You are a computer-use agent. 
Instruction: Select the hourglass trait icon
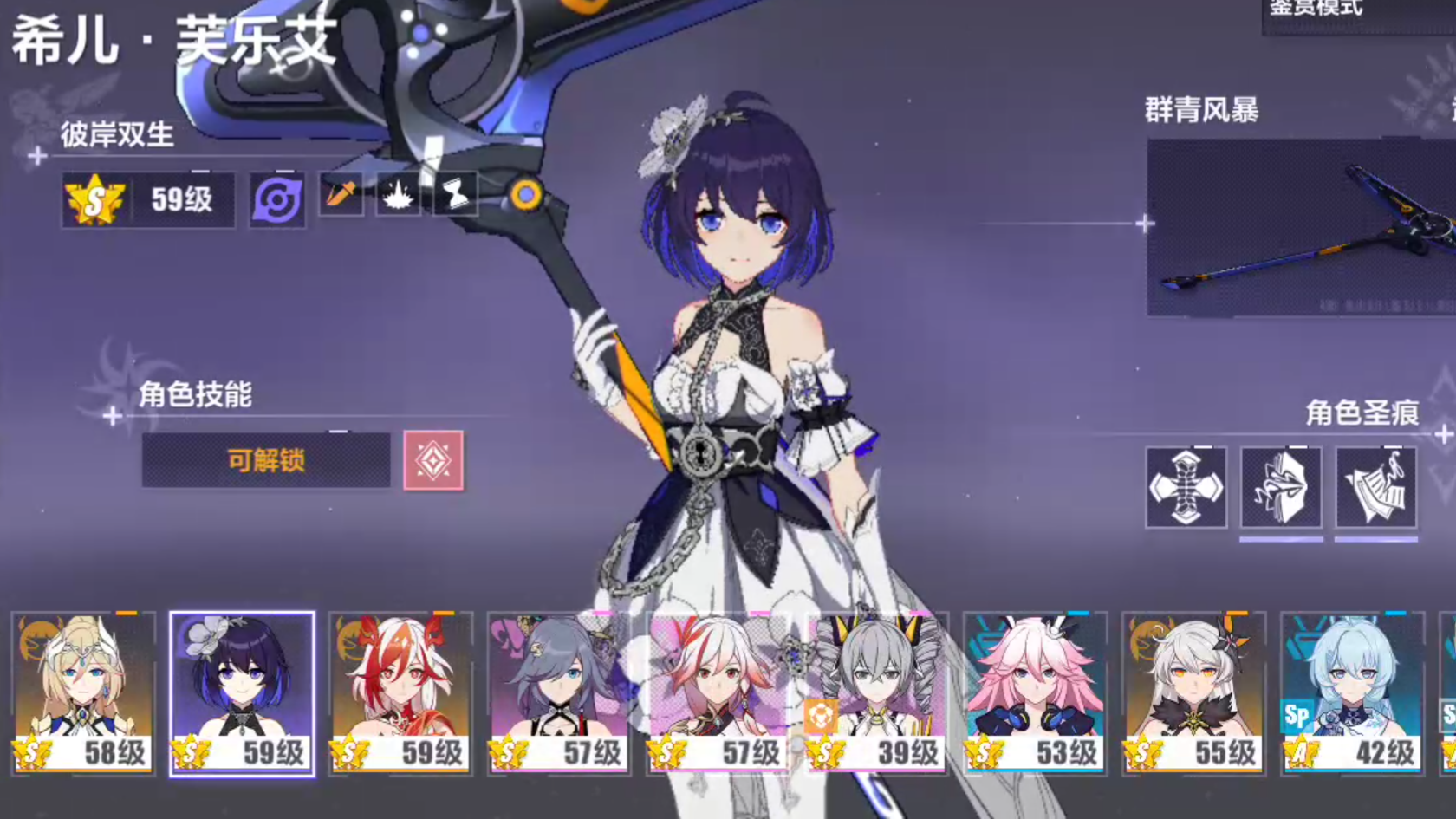456,194
